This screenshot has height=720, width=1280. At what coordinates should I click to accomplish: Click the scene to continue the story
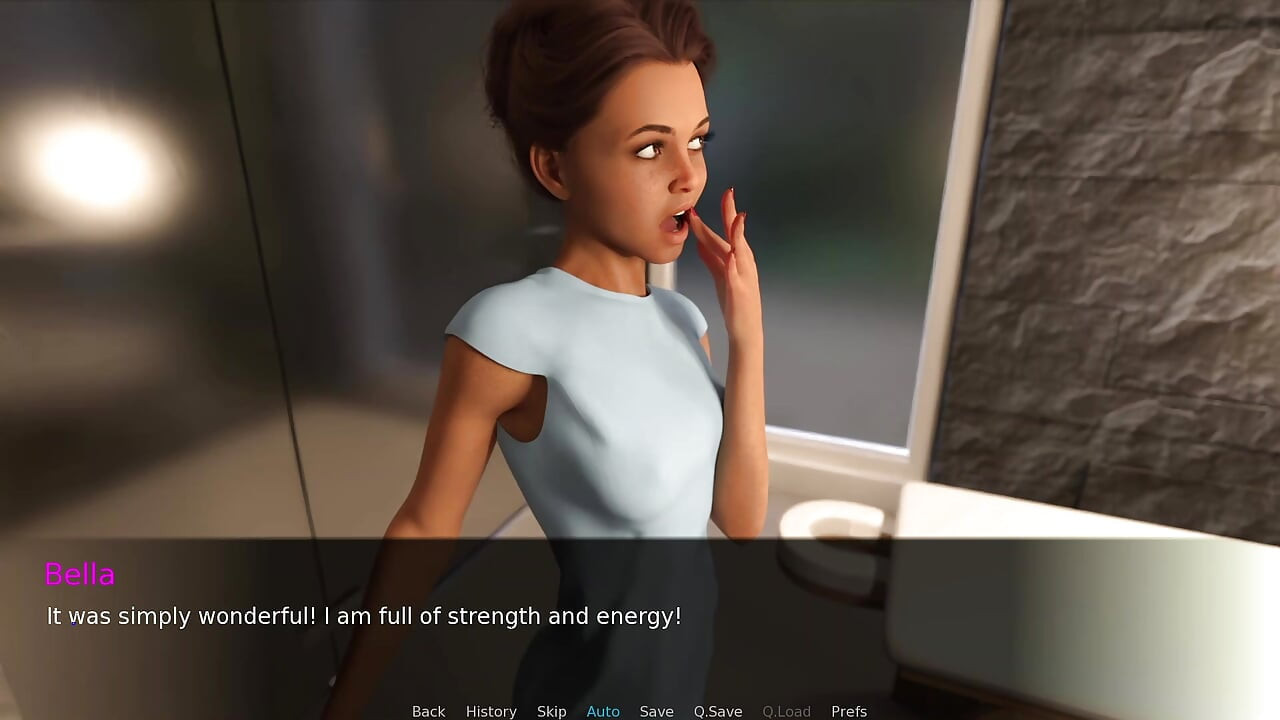(x=640, y=300)
